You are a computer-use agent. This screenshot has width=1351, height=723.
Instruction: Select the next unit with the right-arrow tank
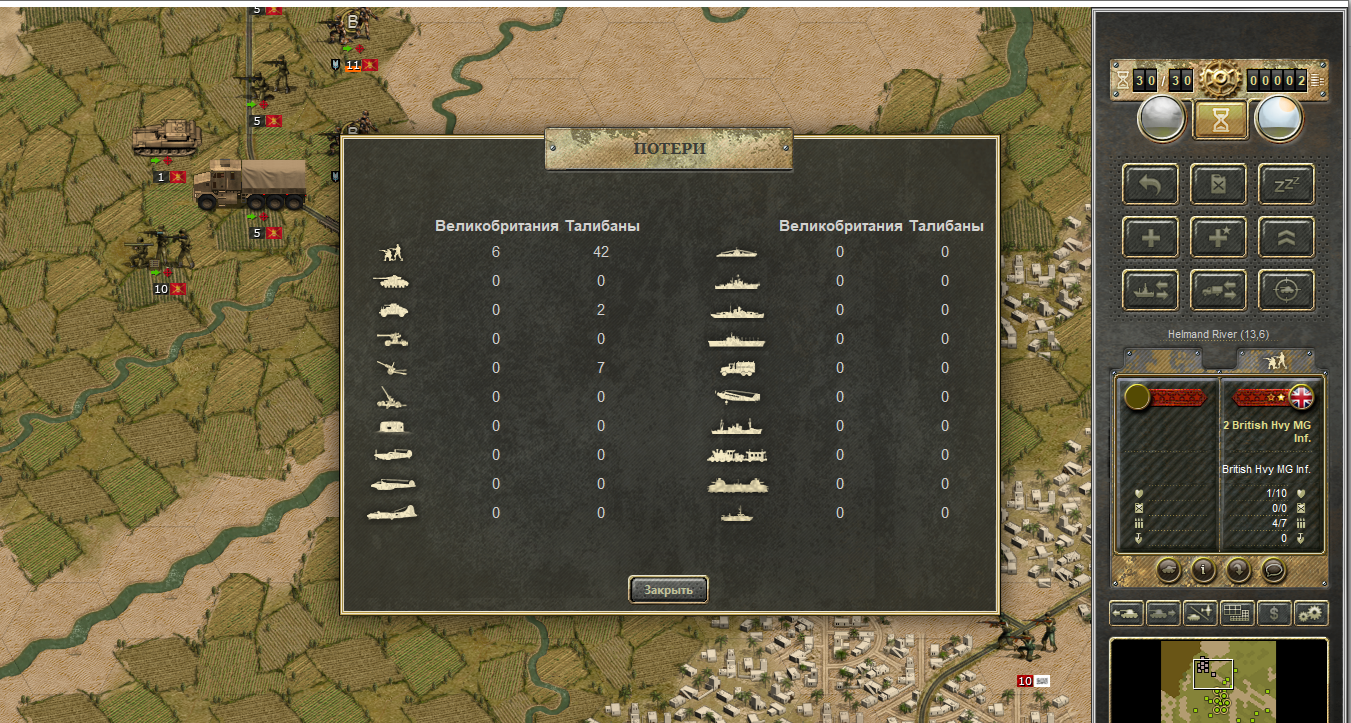[x=1163, y=613]
